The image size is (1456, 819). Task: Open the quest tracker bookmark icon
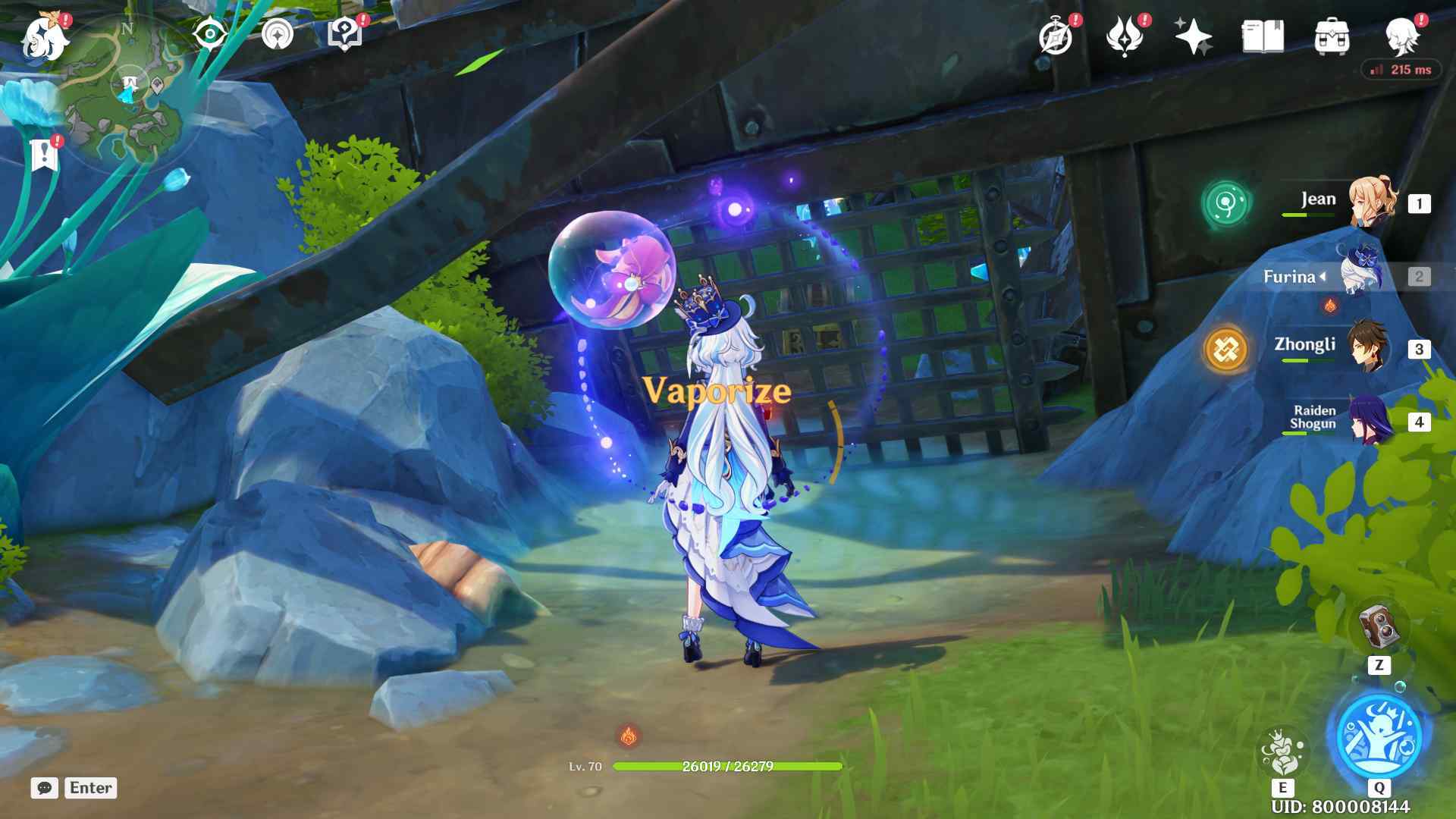coord(45,154)
